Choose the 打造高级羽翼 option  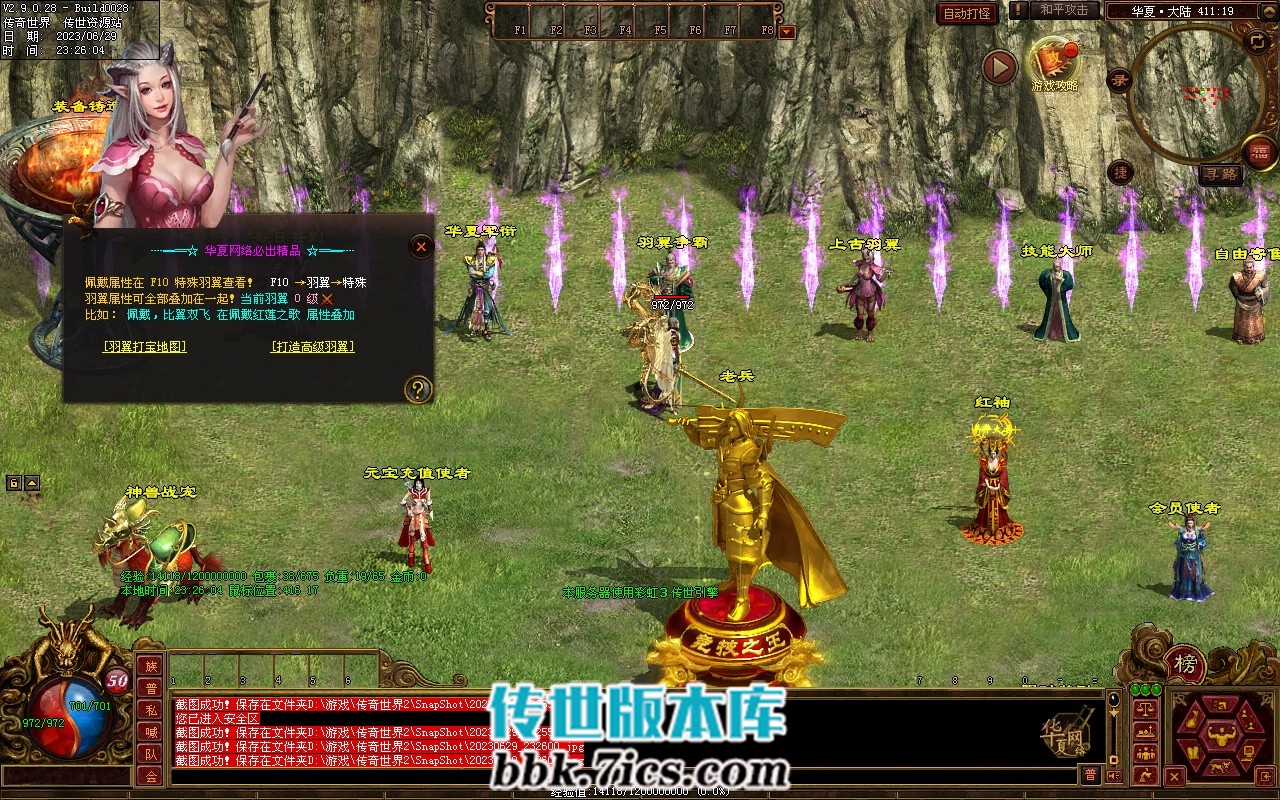coord(312,347)
